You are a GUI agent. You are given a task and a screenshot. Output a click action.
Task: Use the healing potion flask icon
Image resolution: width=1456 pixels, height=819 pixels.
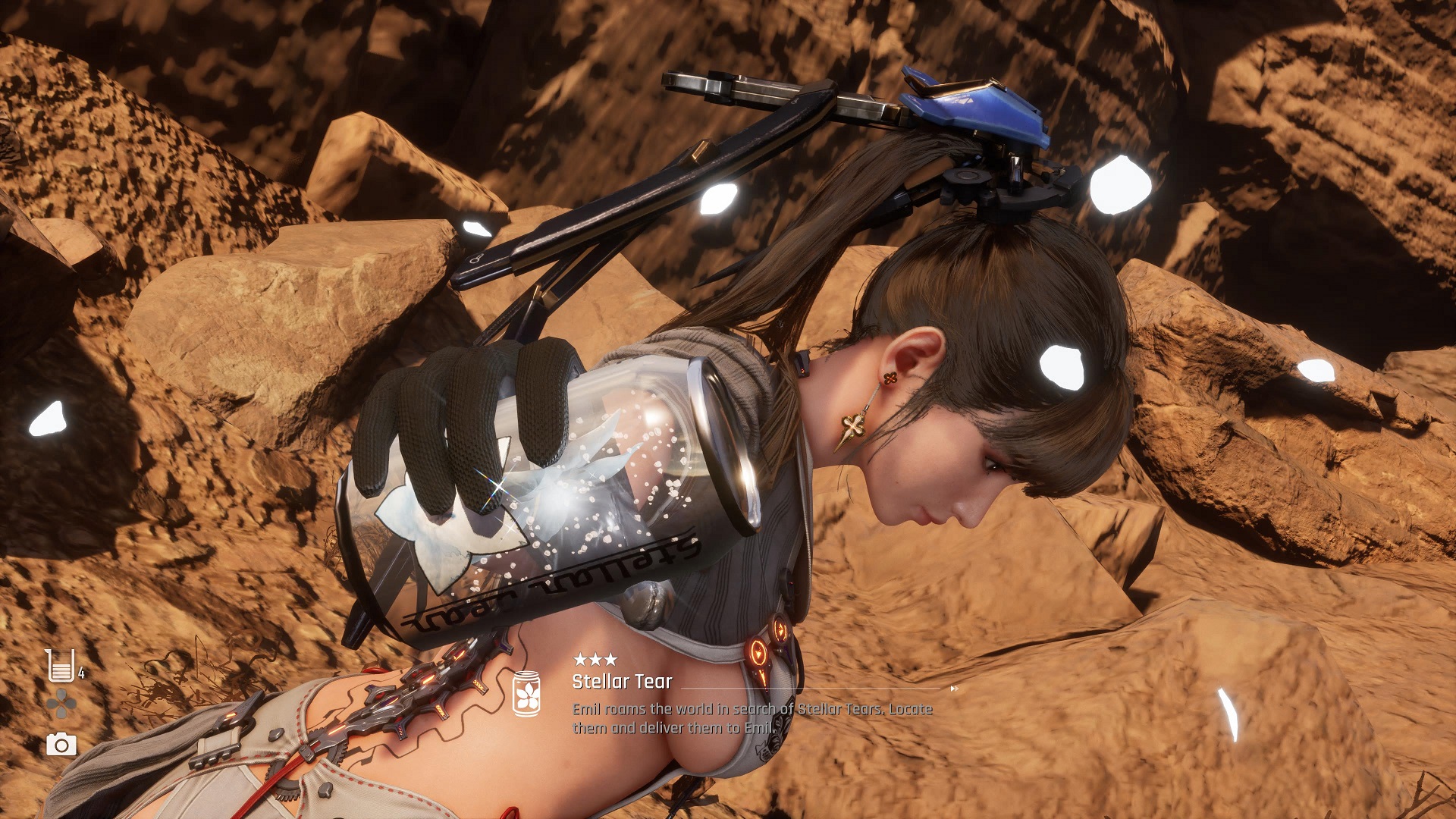(60, 665)
